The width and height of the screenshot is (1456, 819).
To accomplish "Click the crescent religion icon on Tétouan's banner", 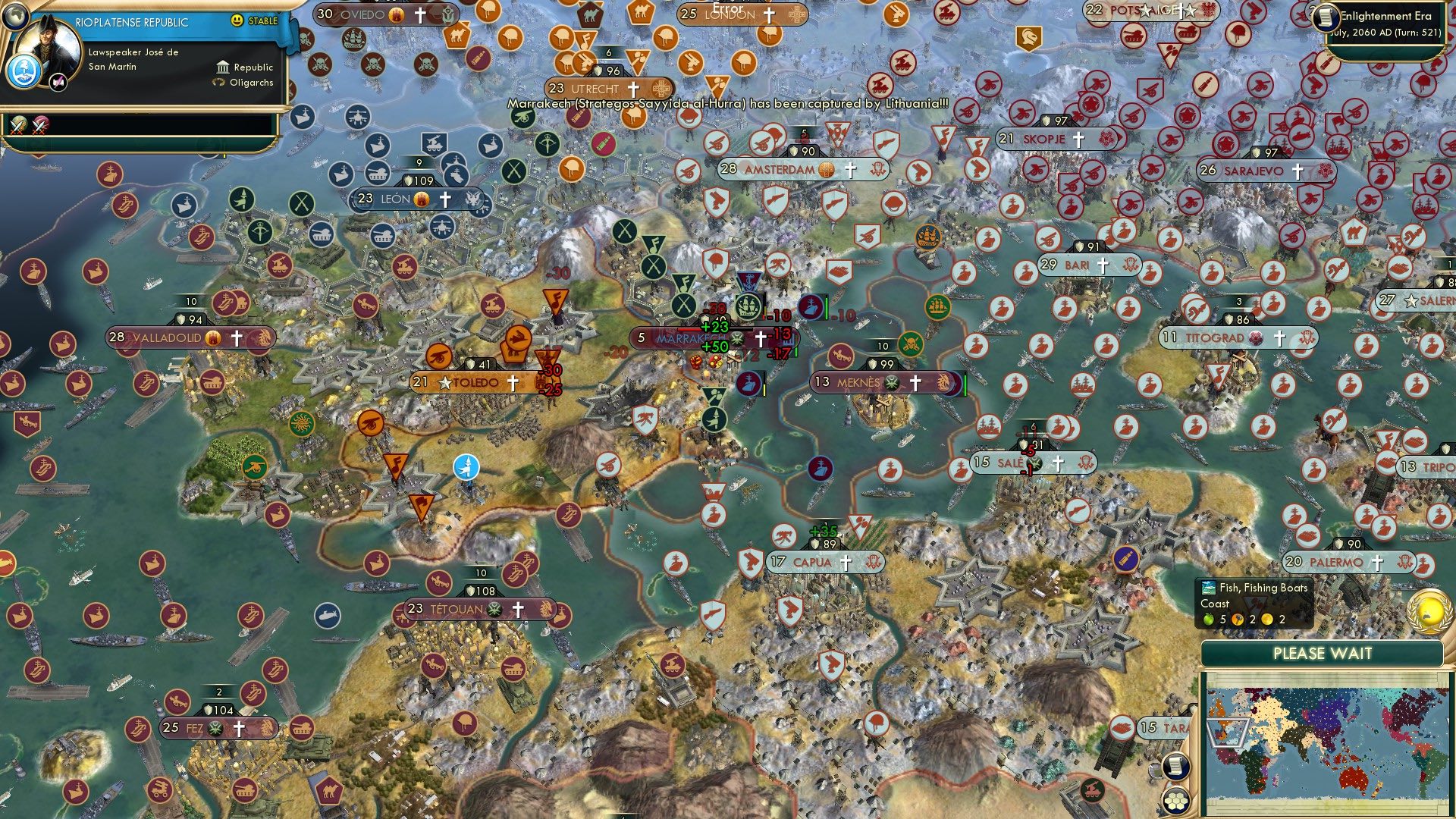I will point(494,609).
